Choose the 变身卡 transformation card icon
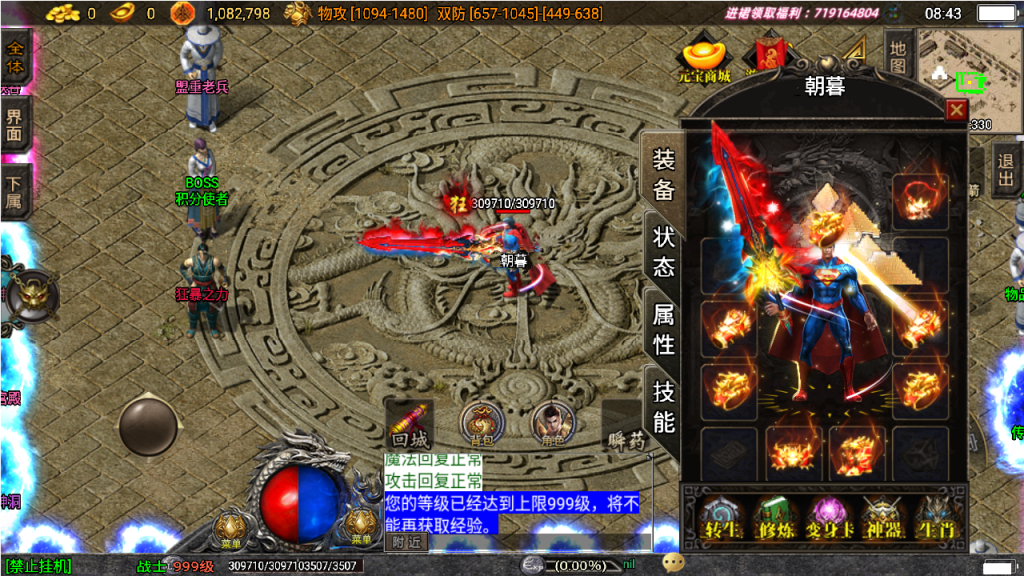Screen dimensions: 1024x576 click(828, 515)
